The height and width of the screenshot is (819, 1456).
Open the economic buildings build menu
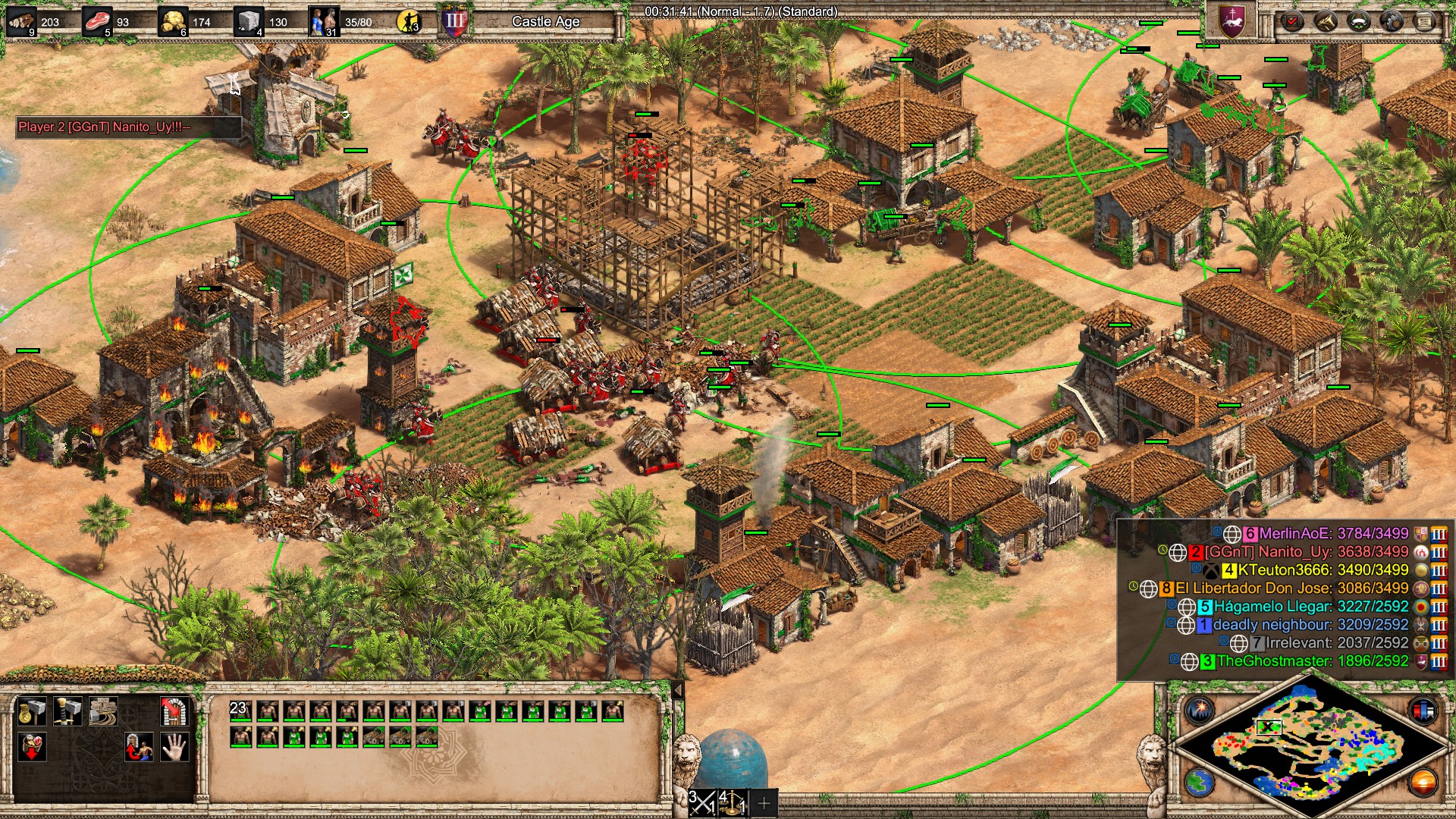[32, 712]
